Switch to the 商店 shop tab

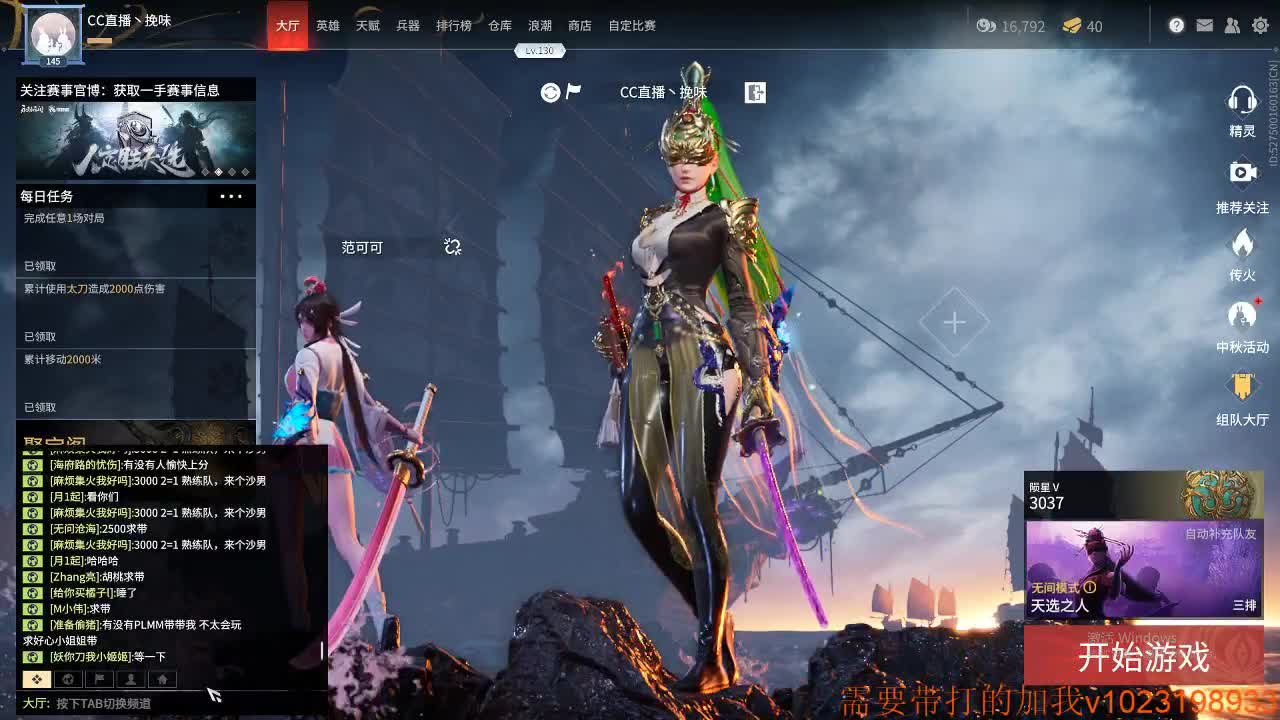(x=581, y=26)
